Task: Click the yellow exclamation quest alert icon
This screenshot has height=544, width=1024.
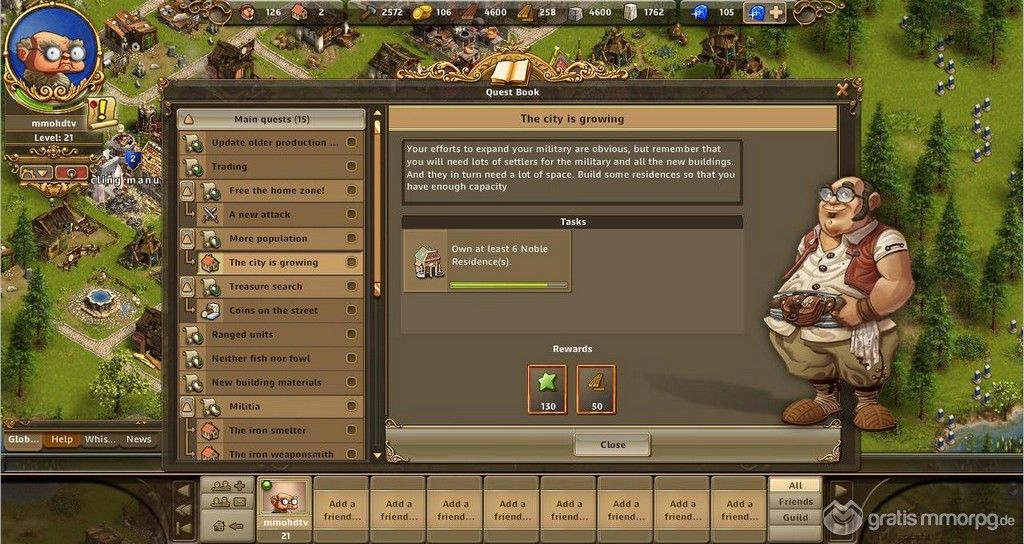Action: 102,112
